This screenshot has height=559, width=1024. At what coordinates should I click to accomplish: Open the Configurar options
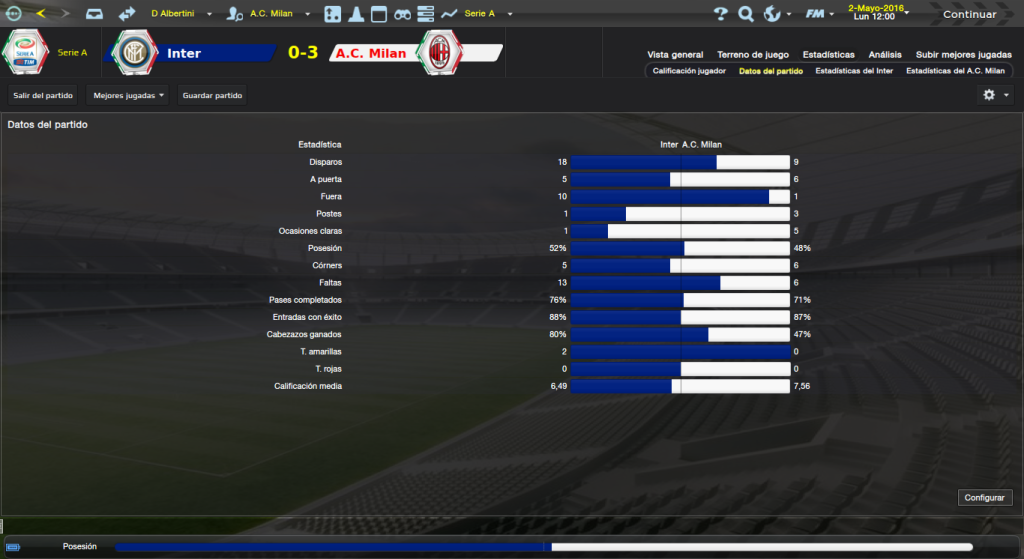986,497
